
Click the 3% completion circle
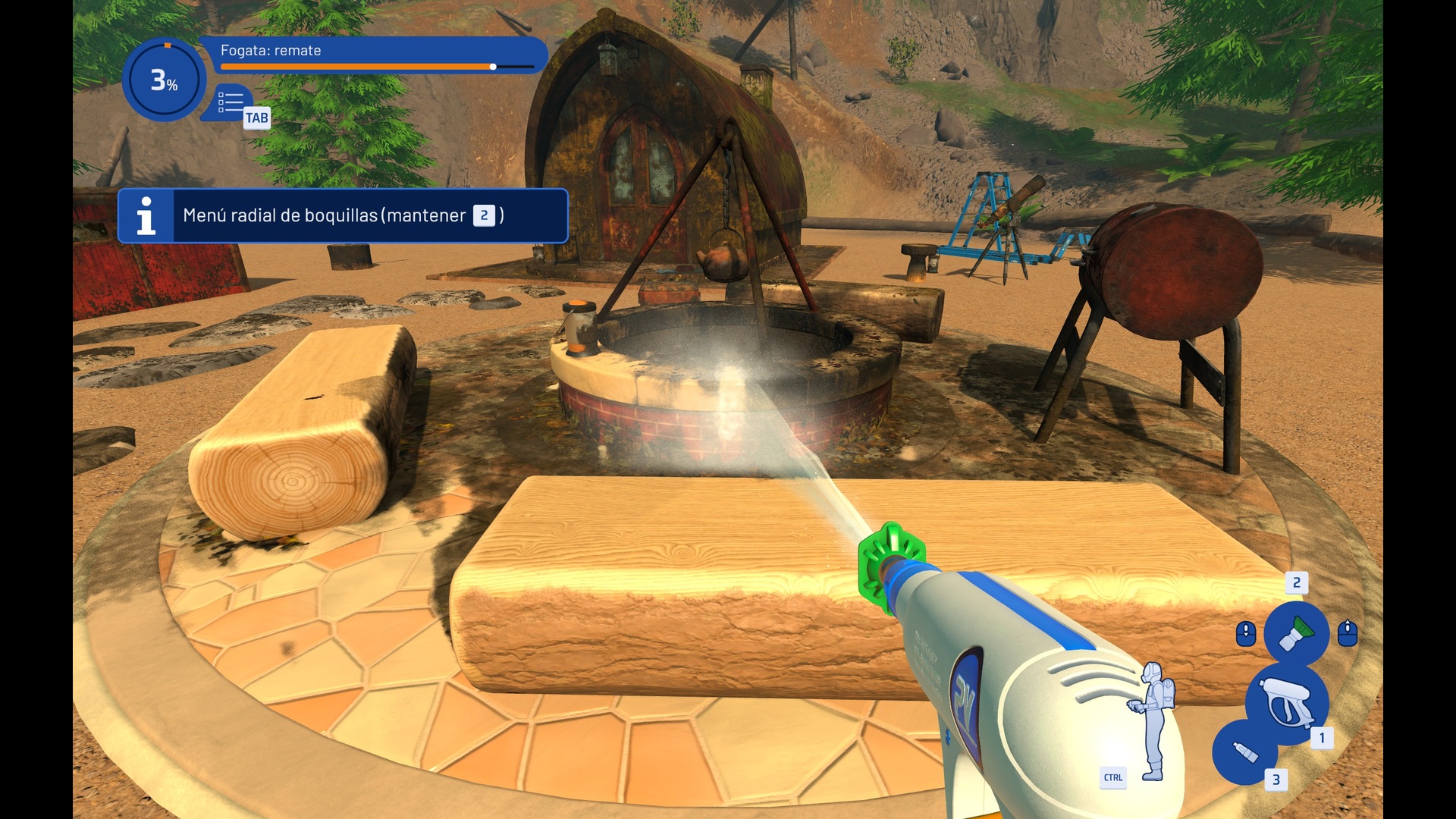164,80
